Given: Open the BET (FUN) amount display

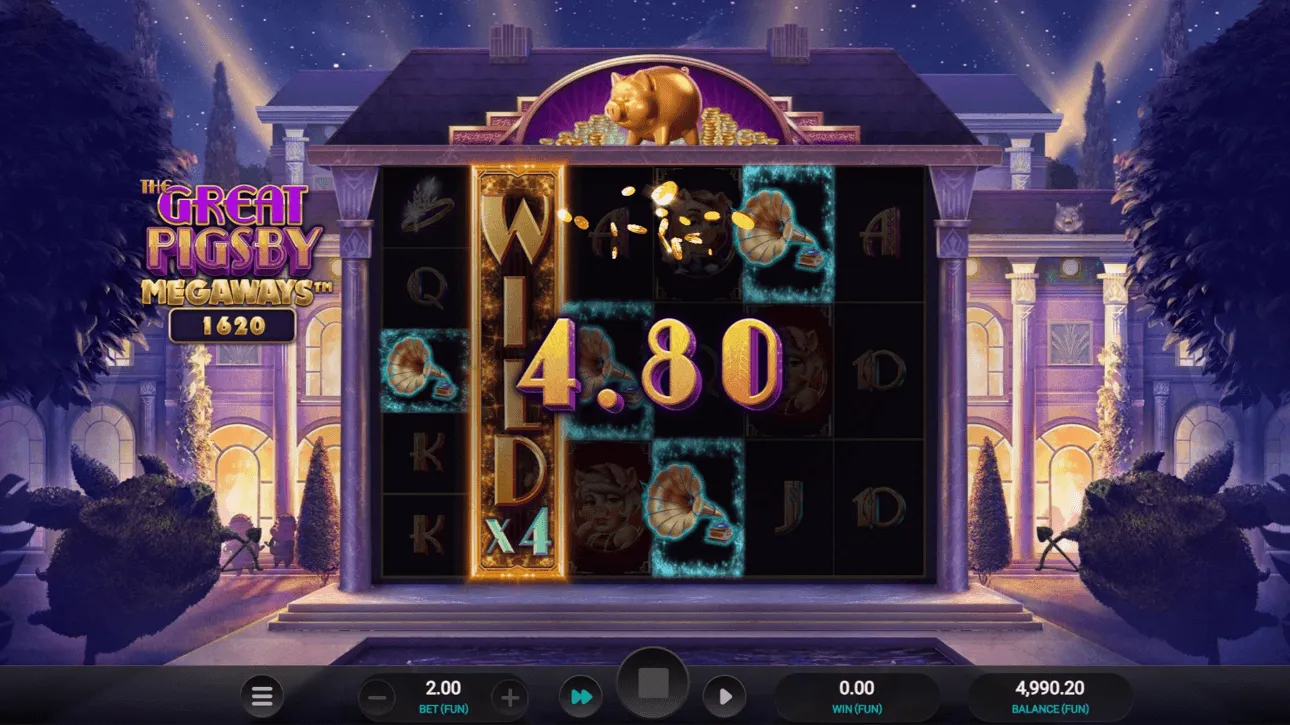Looking at the screenshot, I should coord(441,696).
